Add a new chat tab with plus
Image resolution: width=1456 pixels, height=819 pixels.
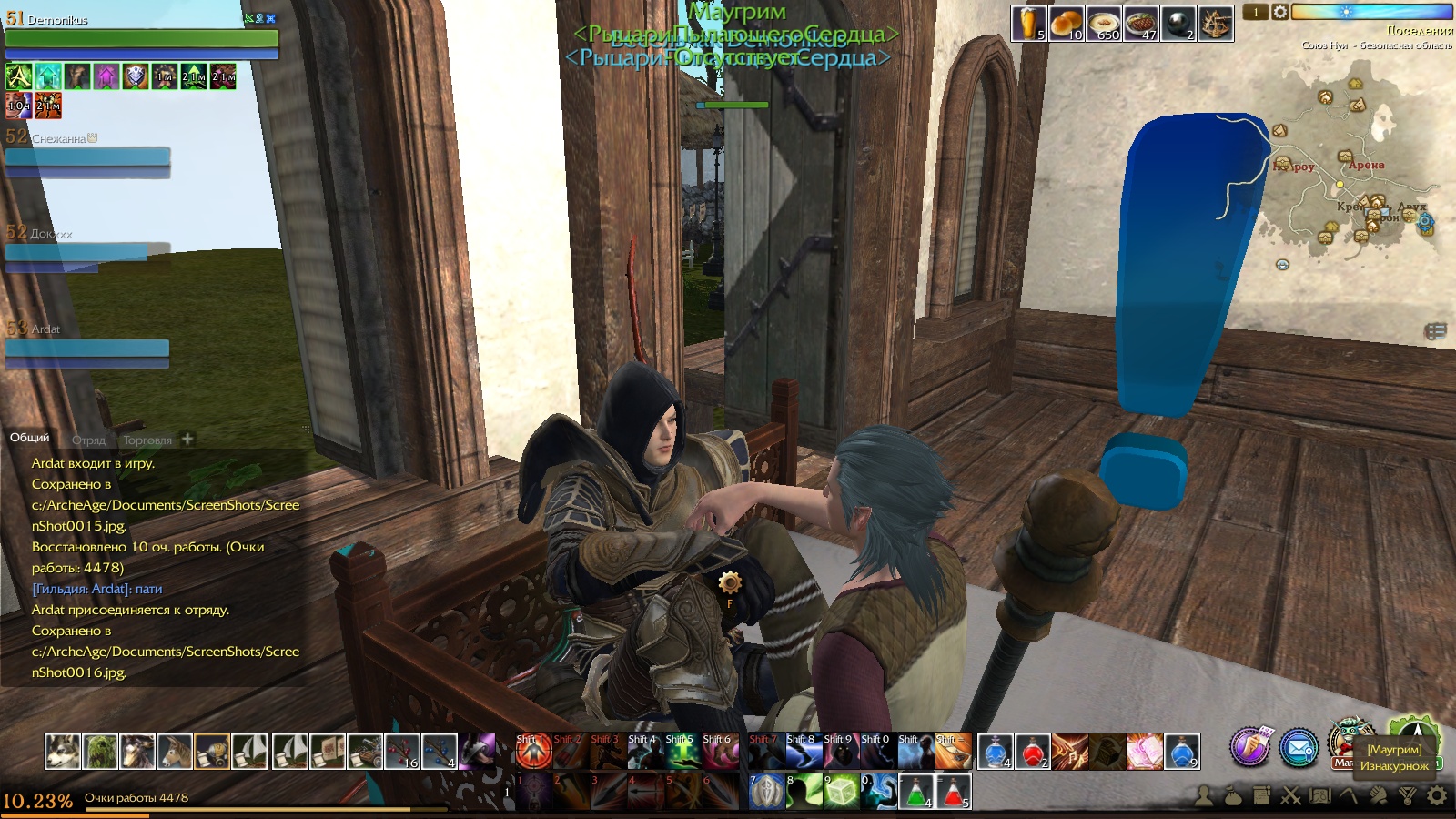pyautogui.click(x=187, y=439)
